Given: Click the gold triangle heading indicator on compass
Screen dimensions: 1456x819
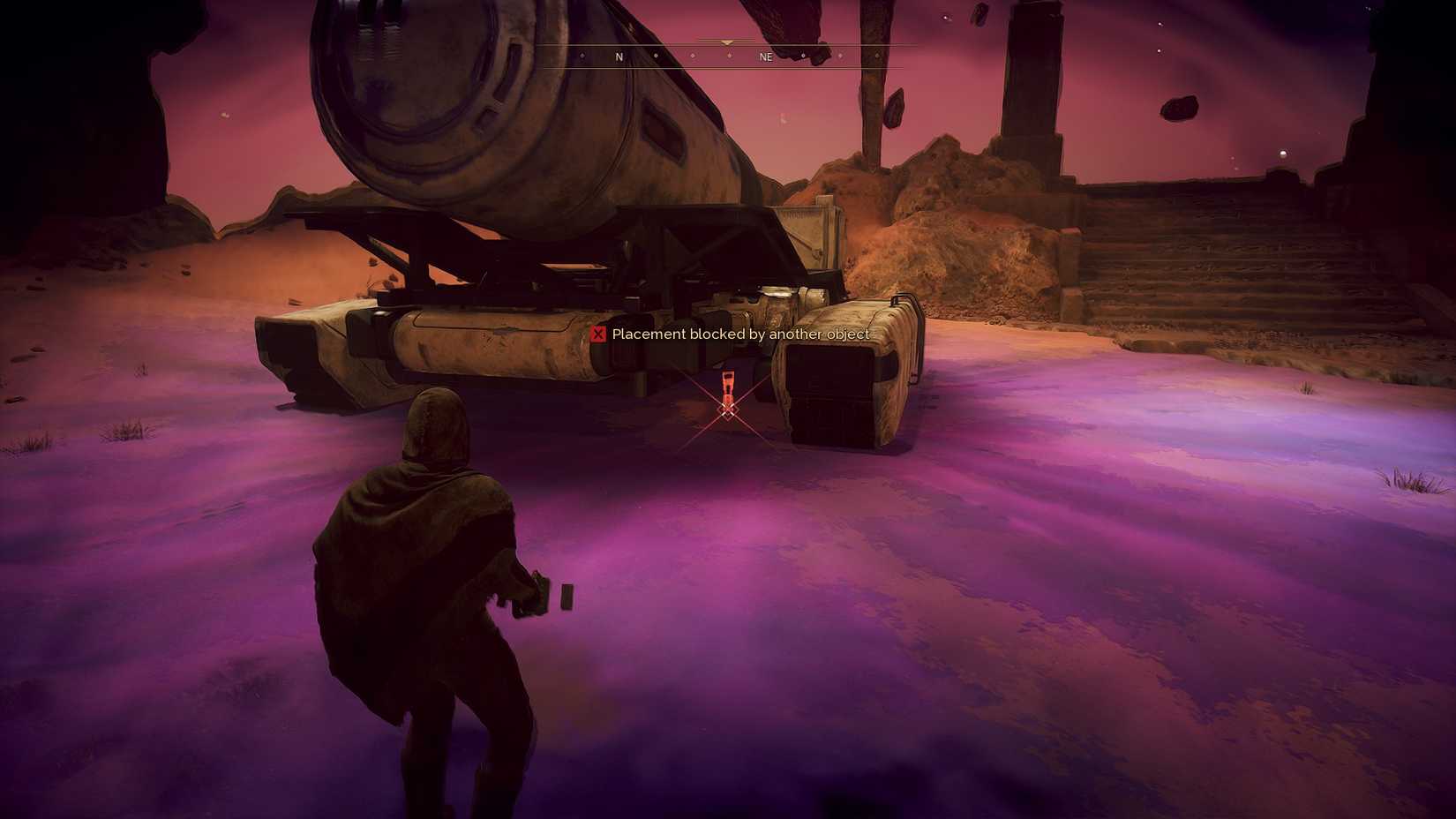Looking at the screenshot, I should 726,42.
